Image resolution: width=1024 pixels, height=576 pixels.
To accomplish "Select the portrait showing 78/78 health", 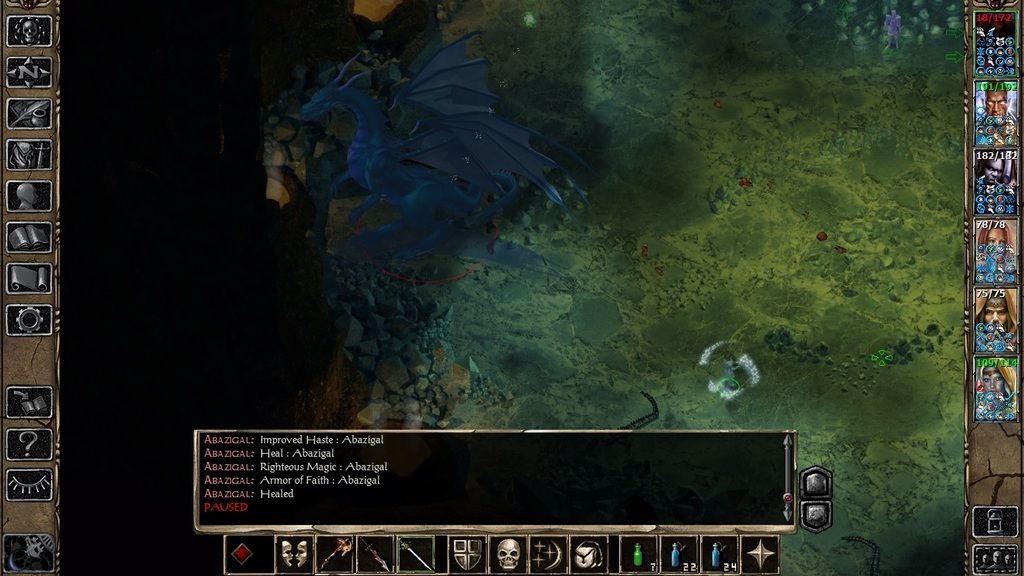I will point(995,251).
